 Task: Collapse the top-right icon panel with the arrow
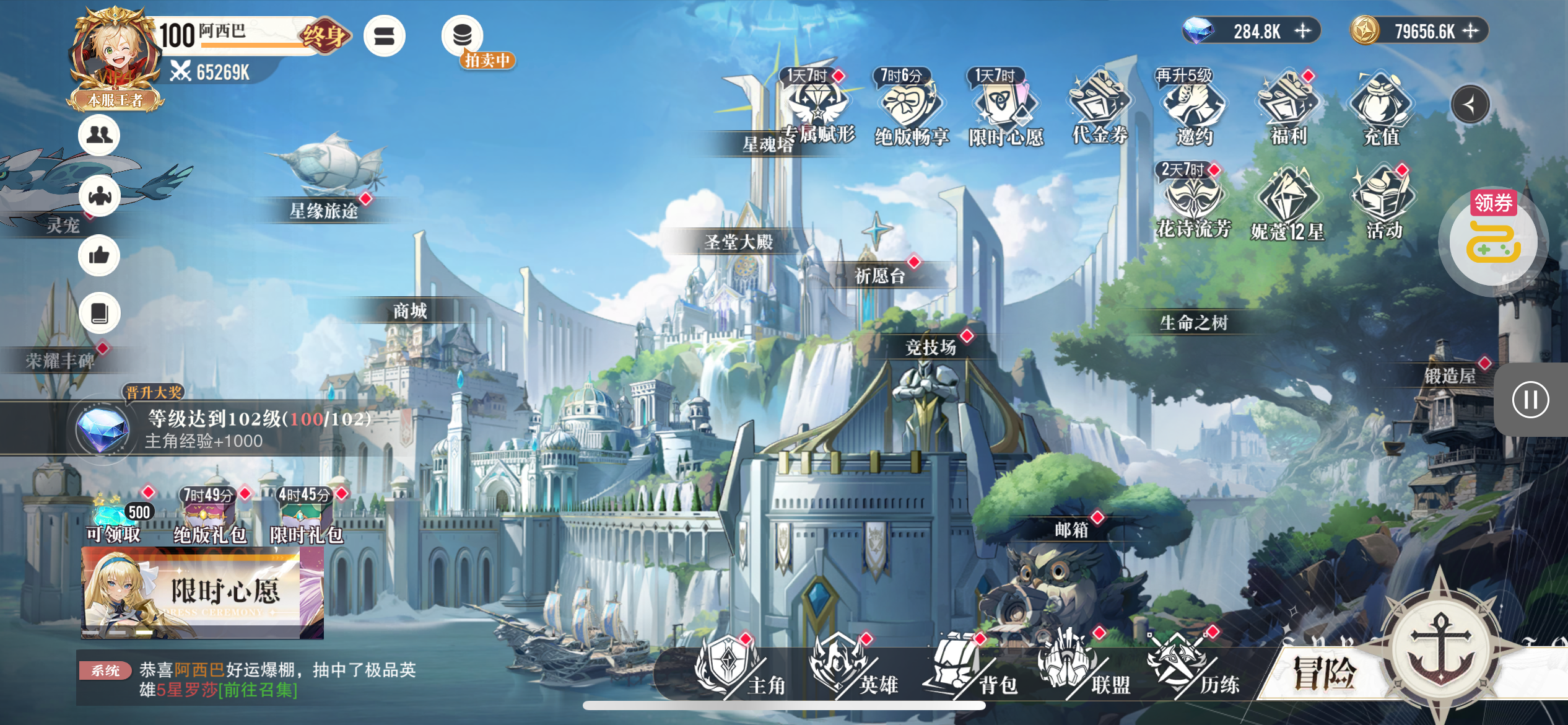tap(1470, 105)
